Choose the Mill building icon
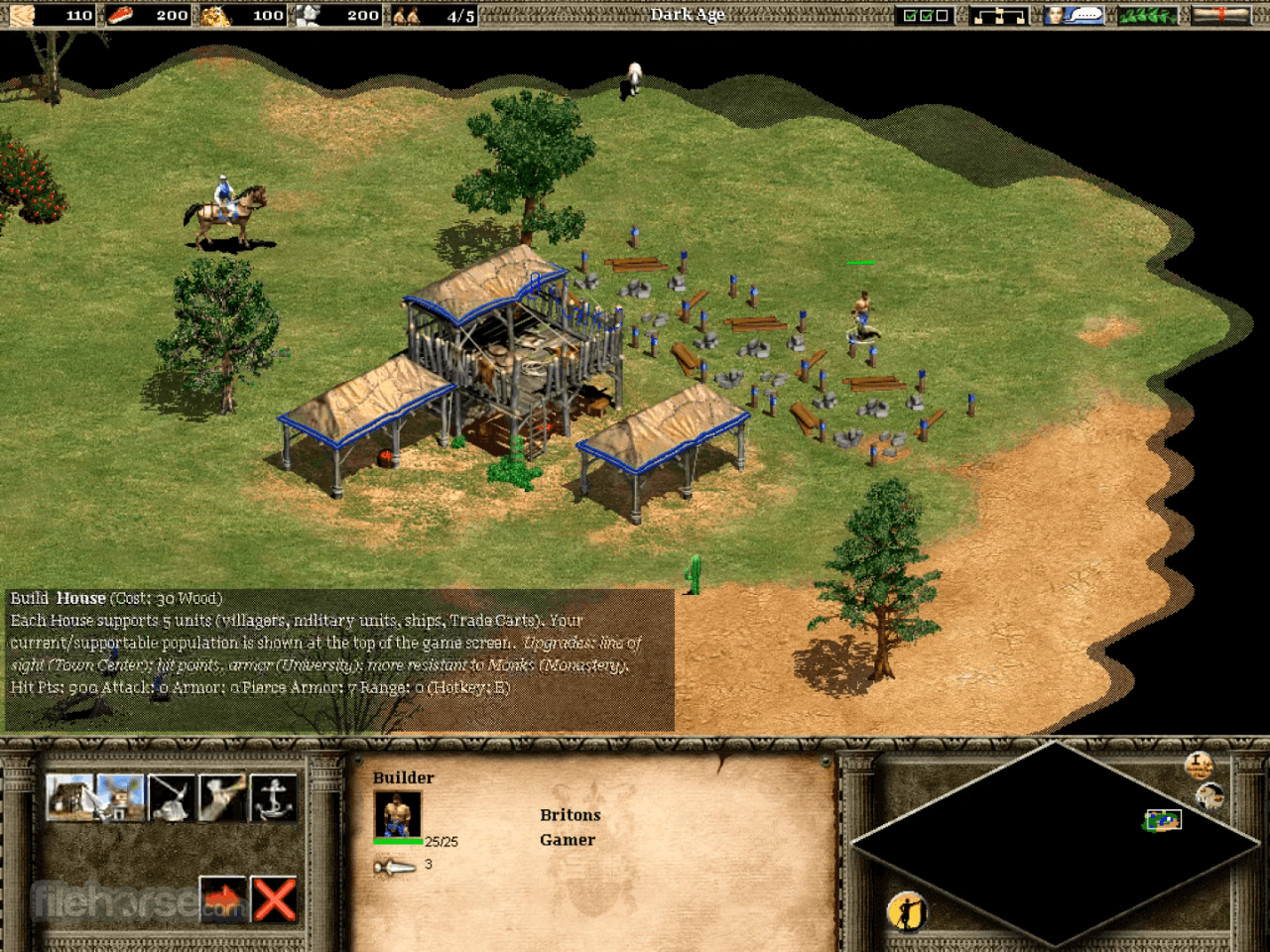Viewport: 1270px width, 952px height. click(121, 798)
